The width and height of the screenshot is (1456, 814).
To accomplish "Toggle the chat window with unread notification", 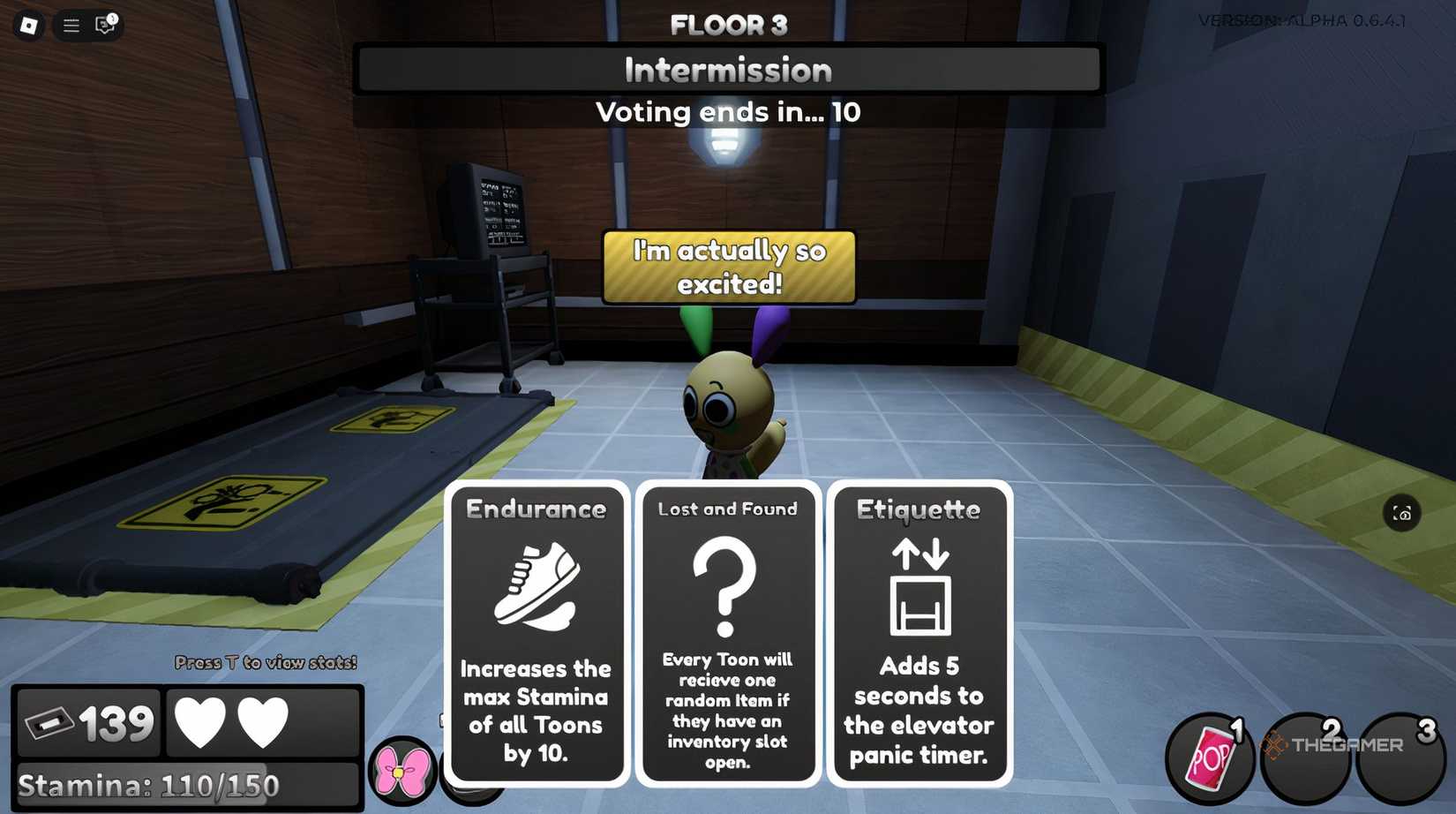I will (104, 26).
